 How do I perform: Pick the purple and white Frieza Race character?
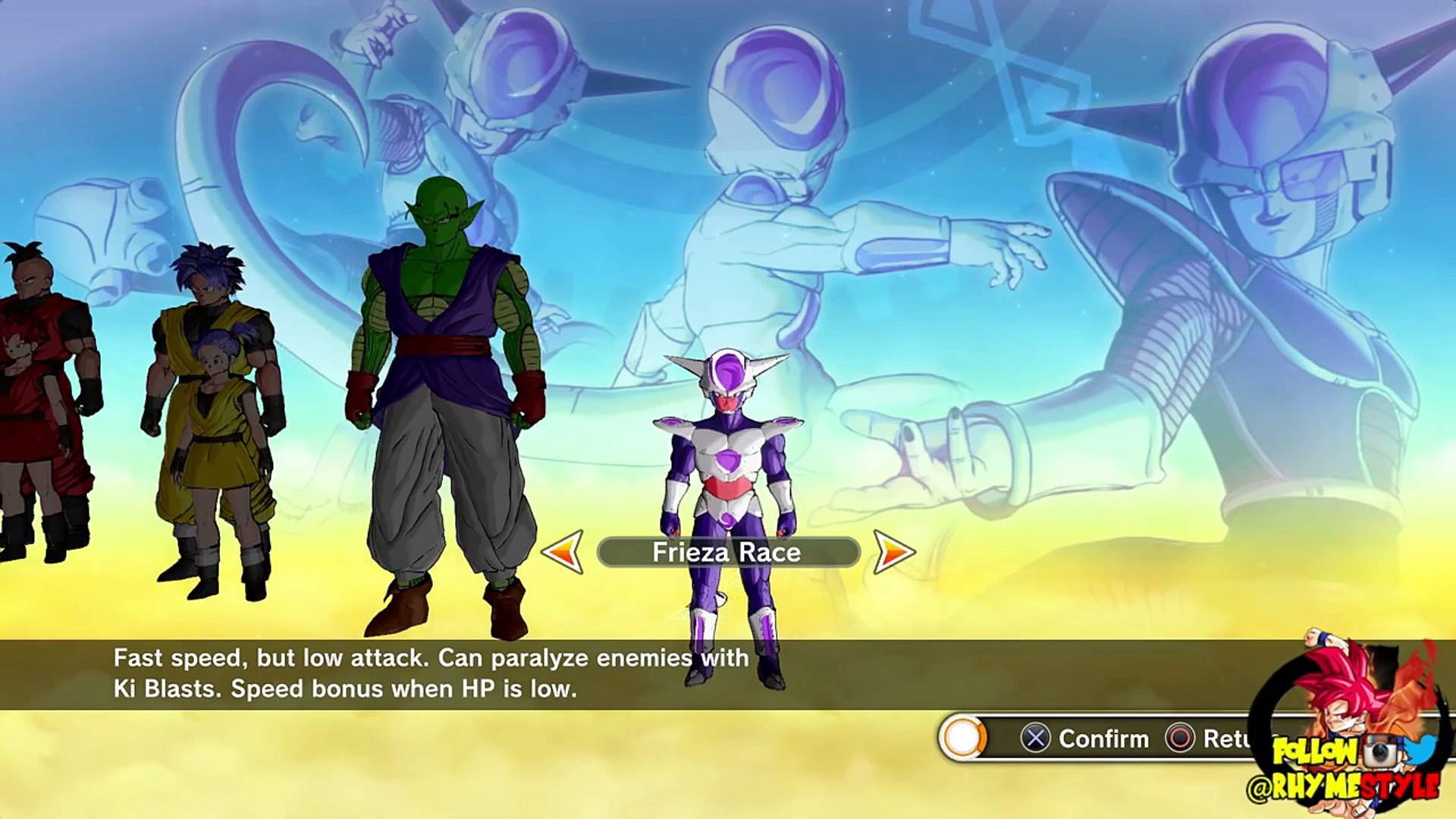point(729,485)
